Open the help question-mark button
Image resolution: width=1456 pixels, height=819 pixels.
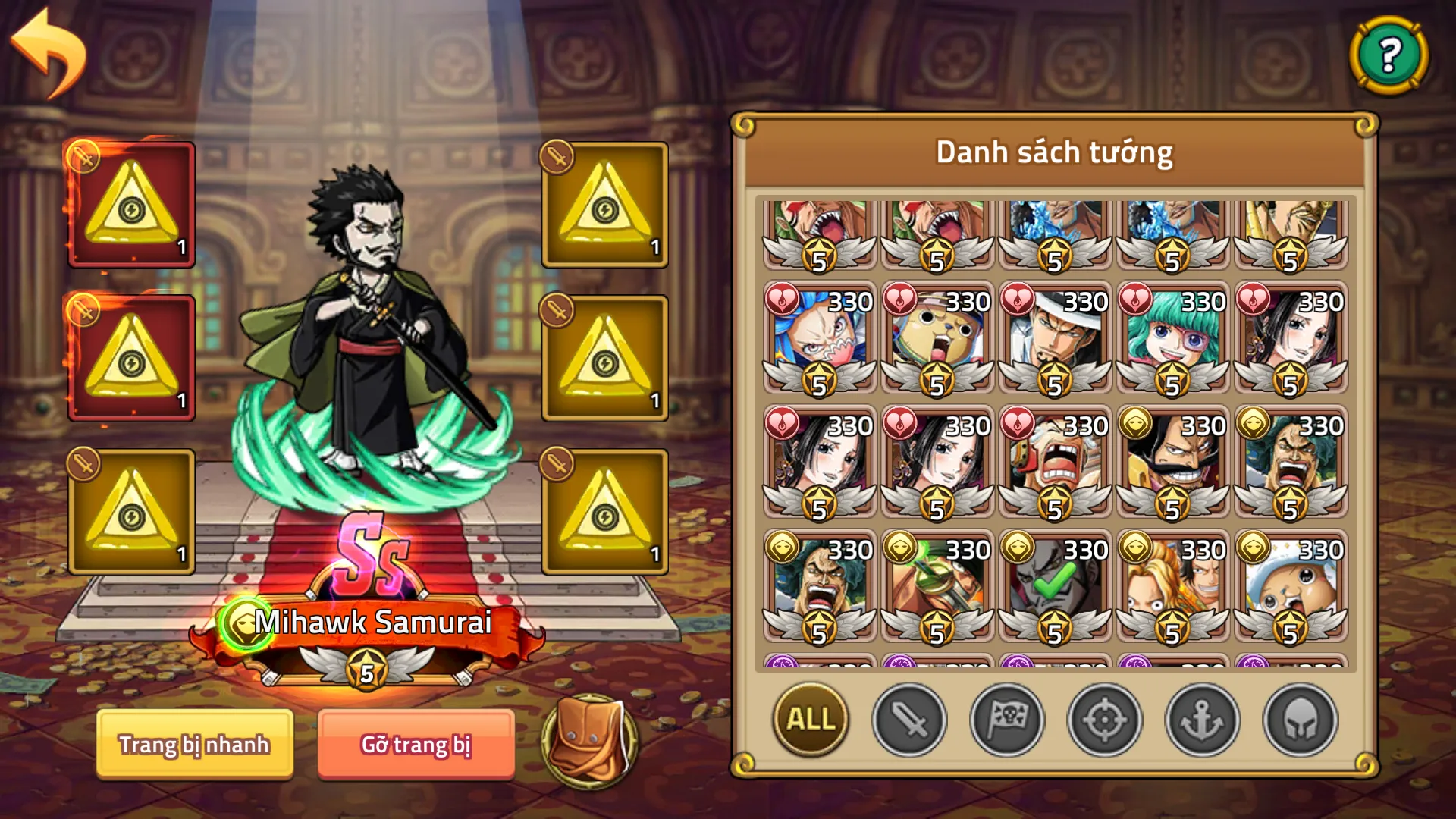(1390, 55)
